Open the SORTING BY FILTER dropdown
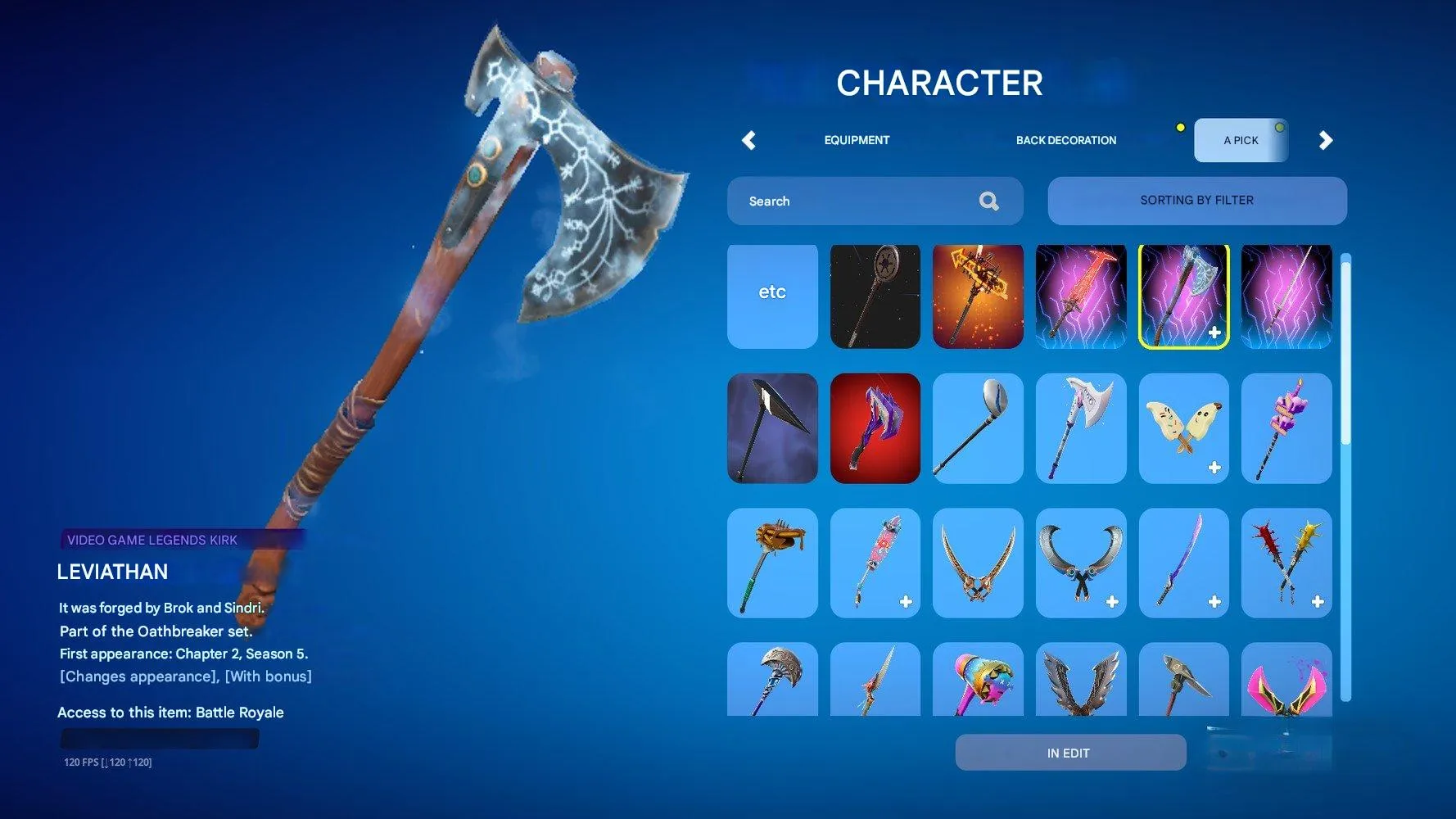The image size is (1456, 819). click(x=1197, y=200)
